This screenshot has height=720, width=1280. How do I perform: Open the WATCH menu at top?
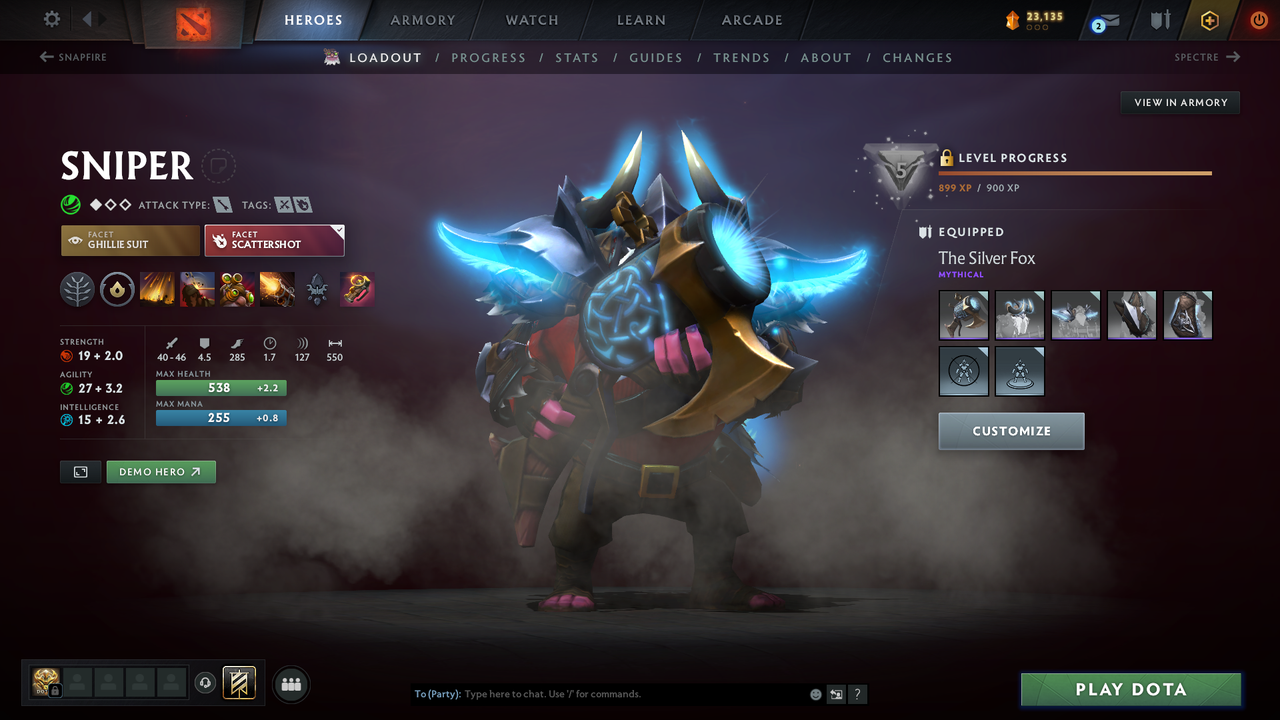click(x=531, y=19)
